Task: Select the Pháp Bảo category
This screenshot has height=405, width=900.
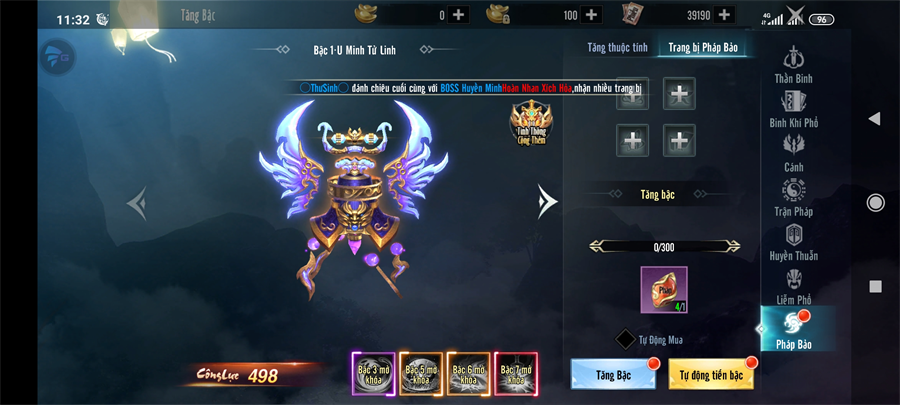Action: (x=793, y=330)
